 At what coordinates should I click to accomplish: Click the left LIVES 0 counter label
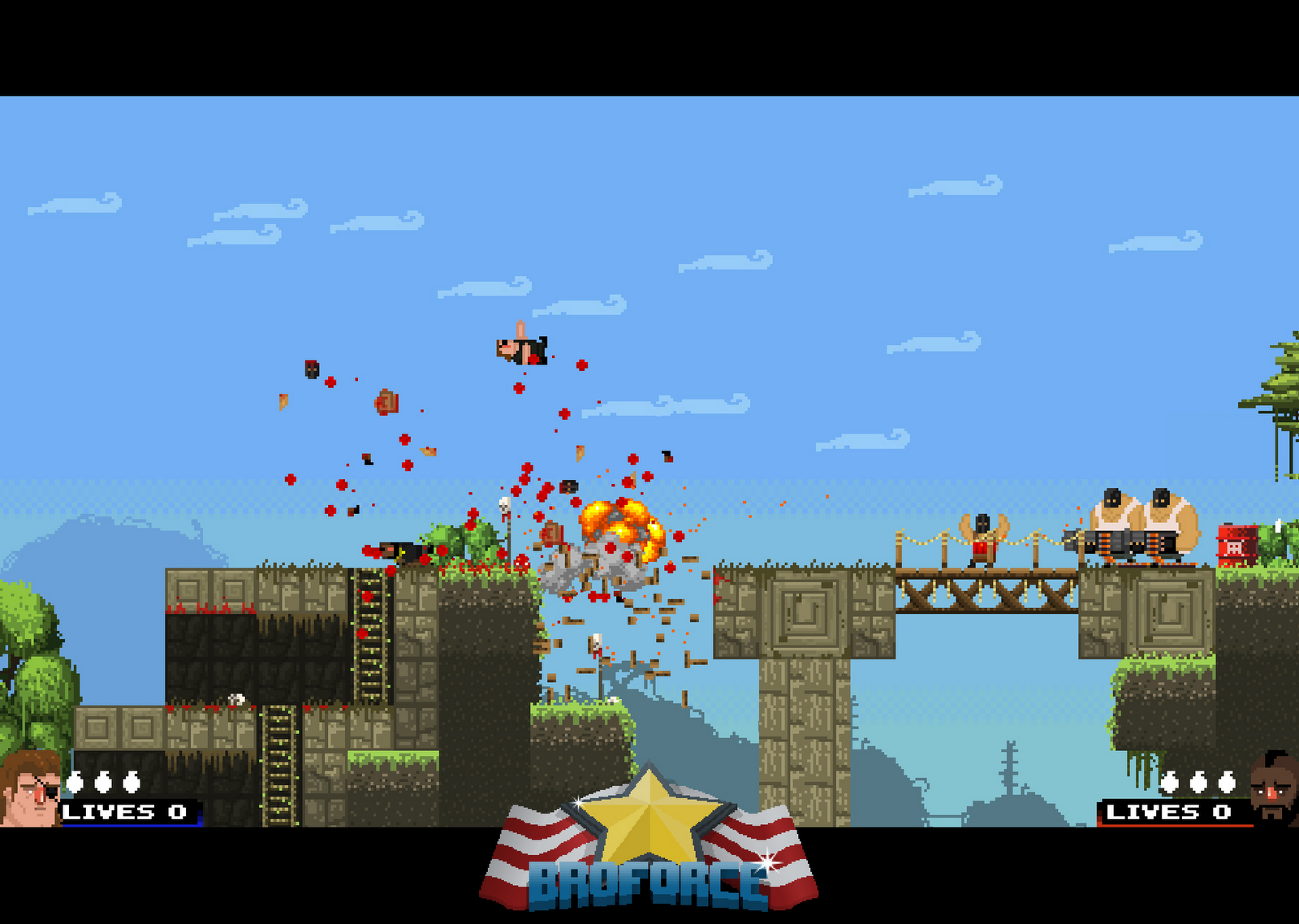(123, 811)
